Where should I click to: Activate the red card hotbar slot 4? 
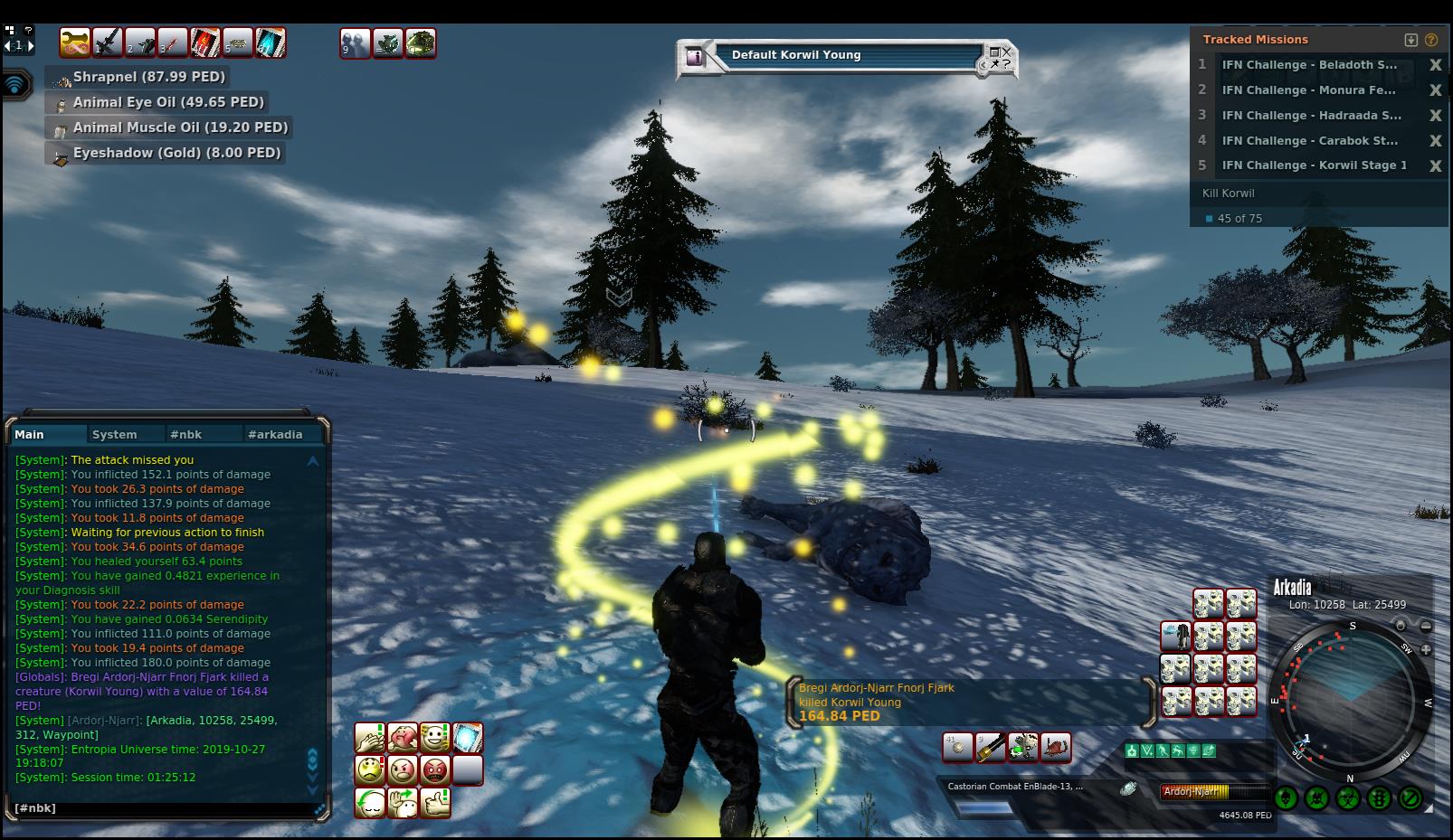click(204, 42)
